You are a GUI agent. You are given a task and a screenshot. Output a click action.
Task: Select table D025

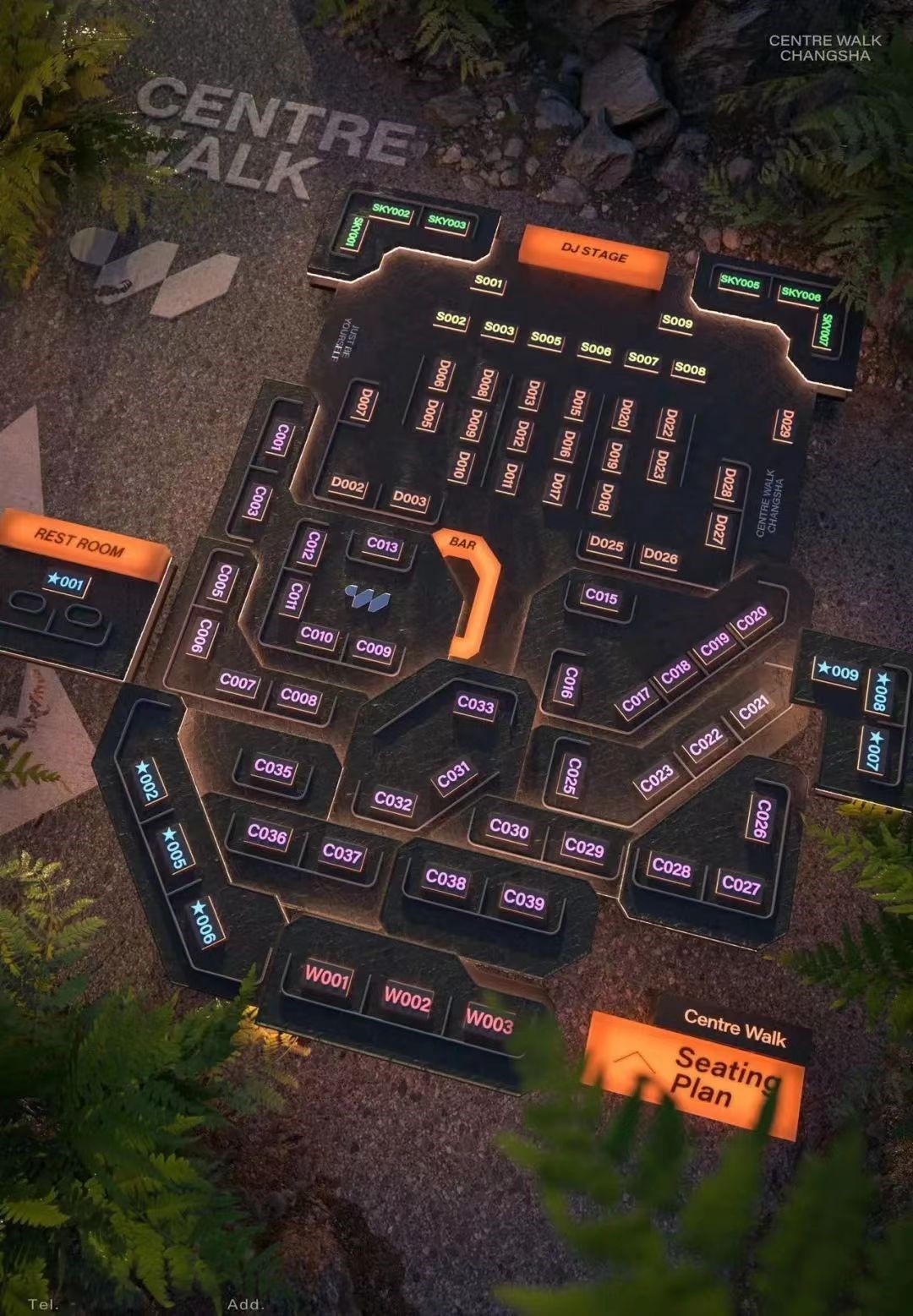pos(605,543)
